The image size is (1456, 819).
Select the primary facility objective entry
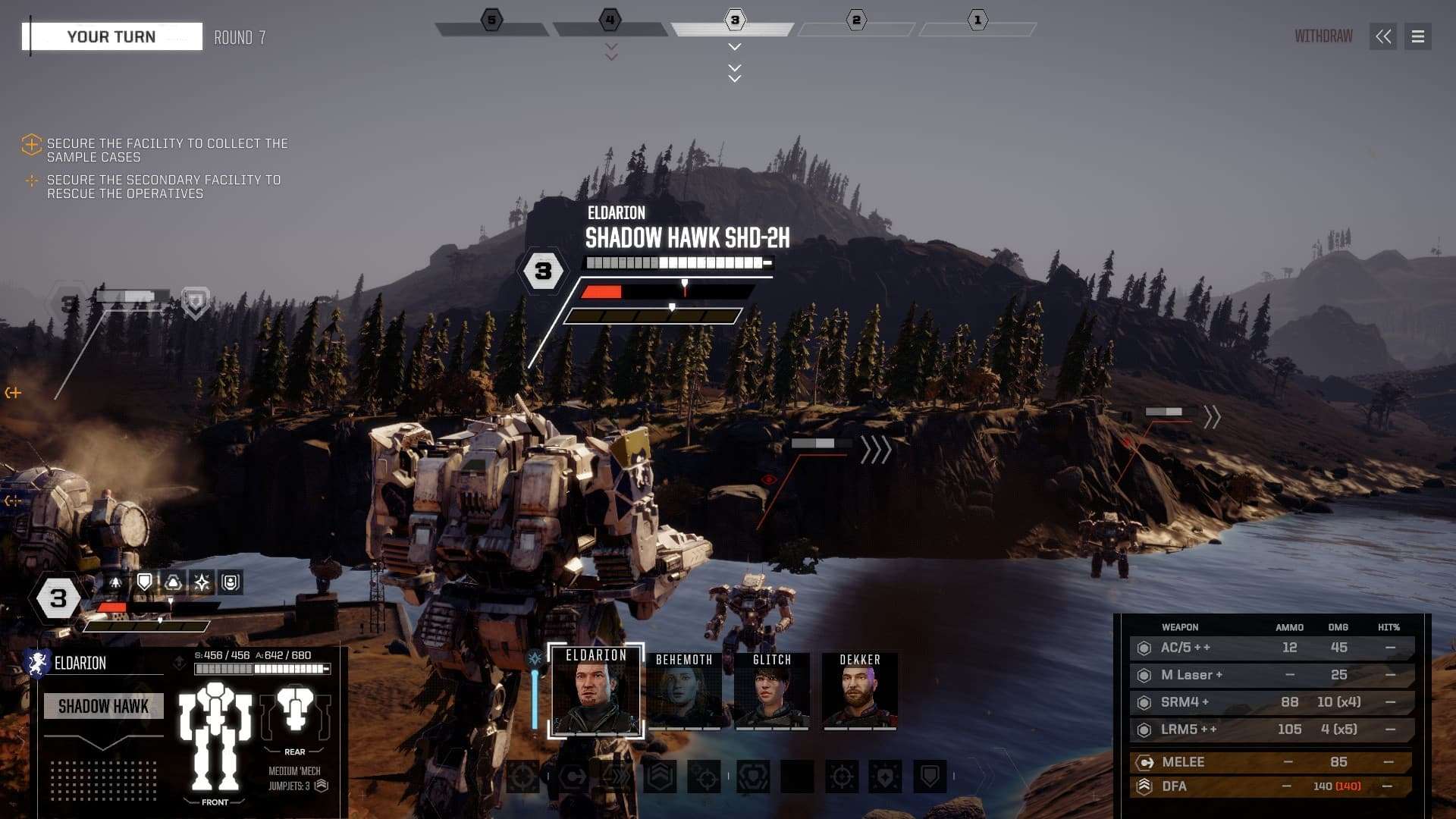[x=167, y=150]
